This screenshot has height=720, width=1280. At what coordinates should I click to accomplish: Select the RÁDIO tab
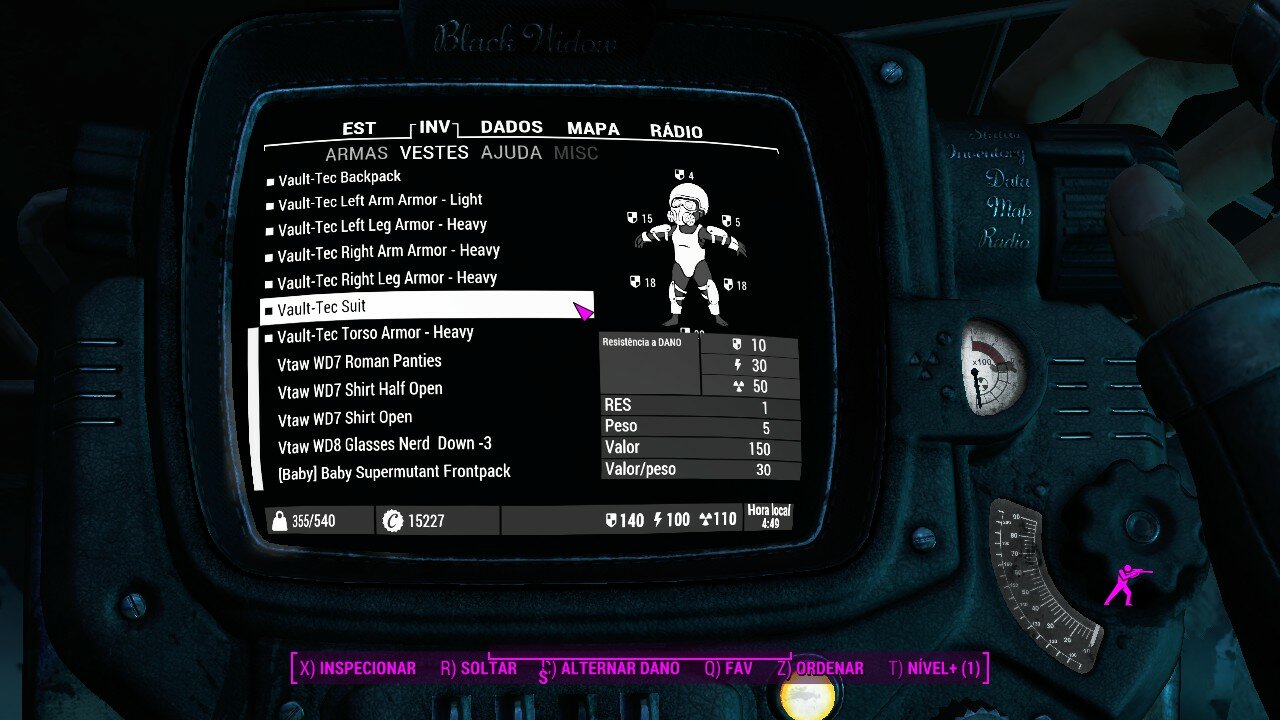coord(676,131)
